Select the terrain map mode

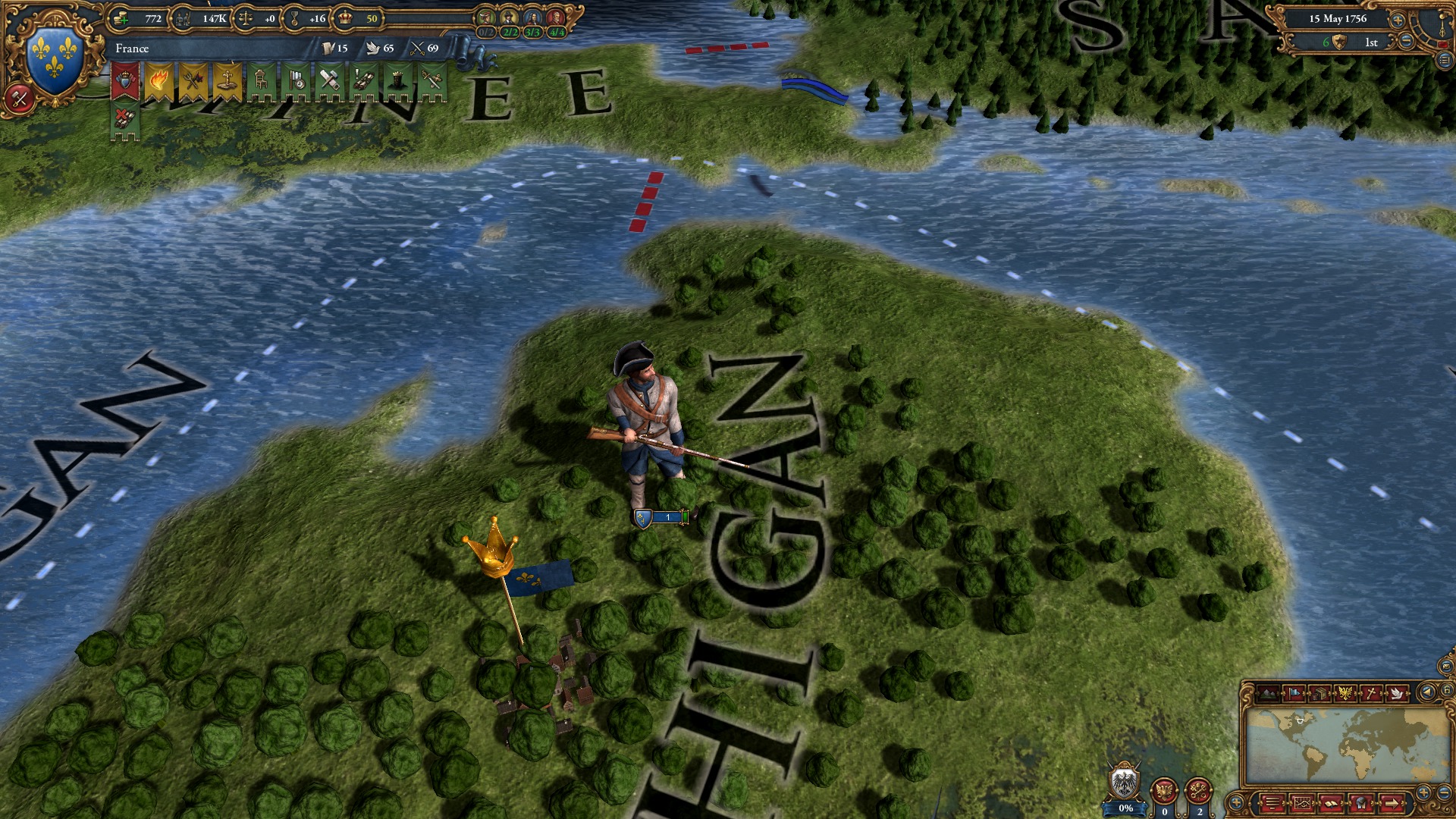[1268, 693]
